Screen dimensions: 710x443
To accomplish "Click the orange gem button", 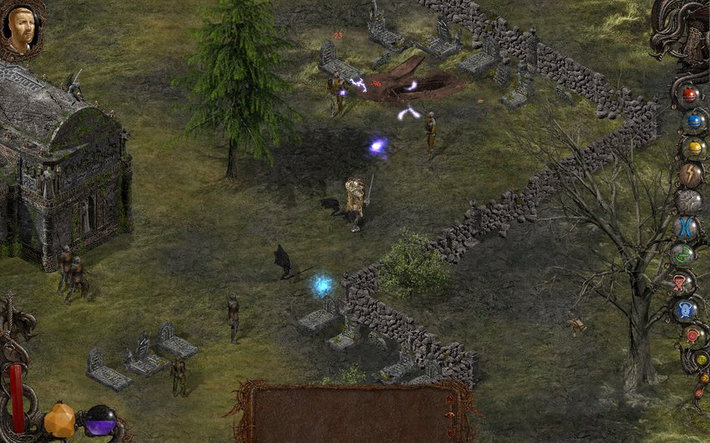I will pyautogui.click(x=61, y=421).
